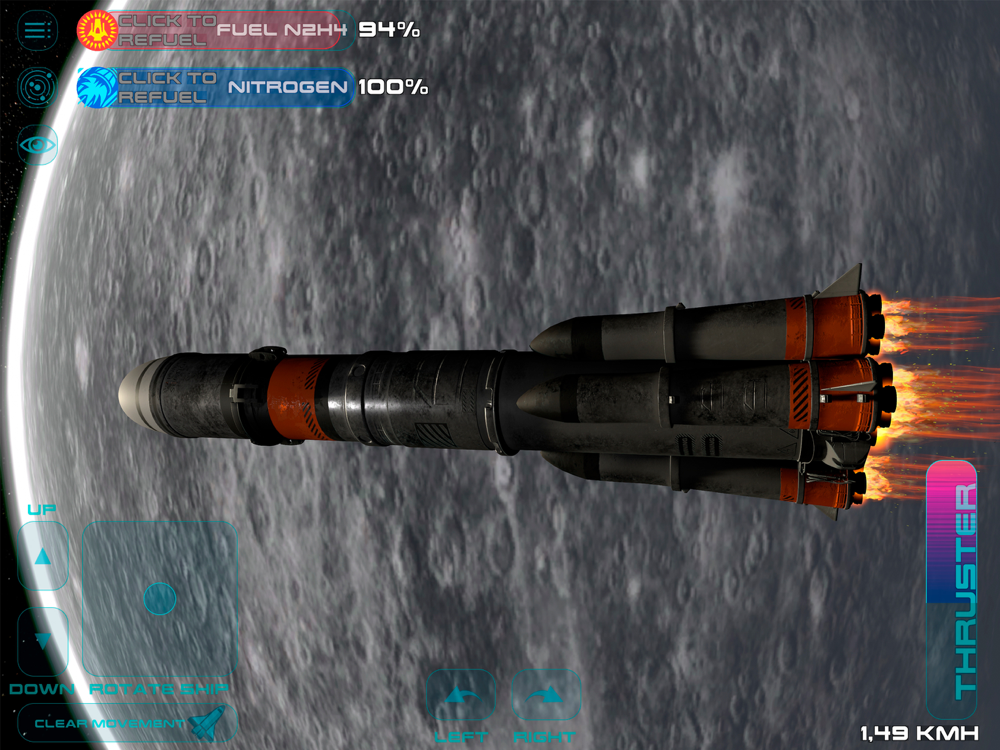
Task: Open the solar system map icon
Action: coord(38,87)
